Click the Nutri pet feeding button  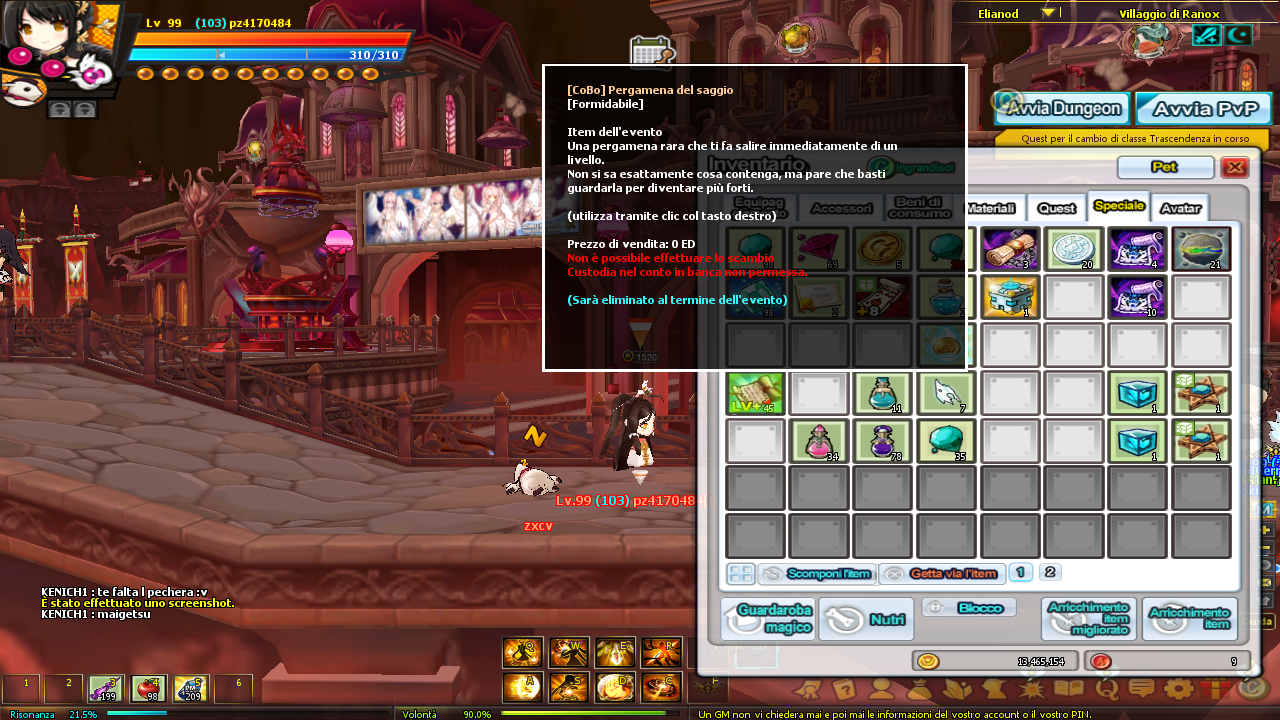point(866,619)
